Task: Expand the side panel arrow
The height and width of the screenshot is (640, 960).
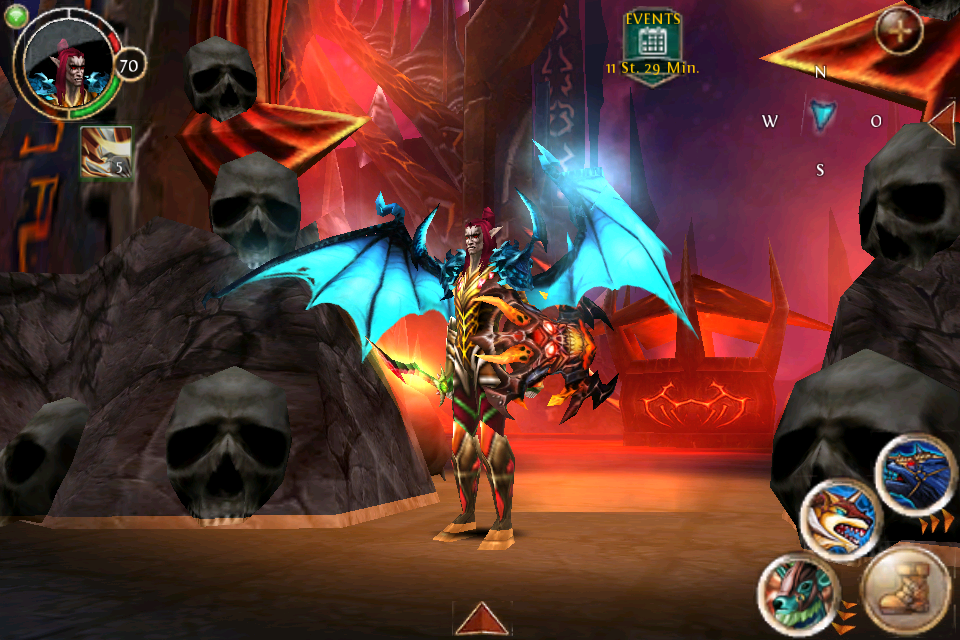Action: (942, 122)
